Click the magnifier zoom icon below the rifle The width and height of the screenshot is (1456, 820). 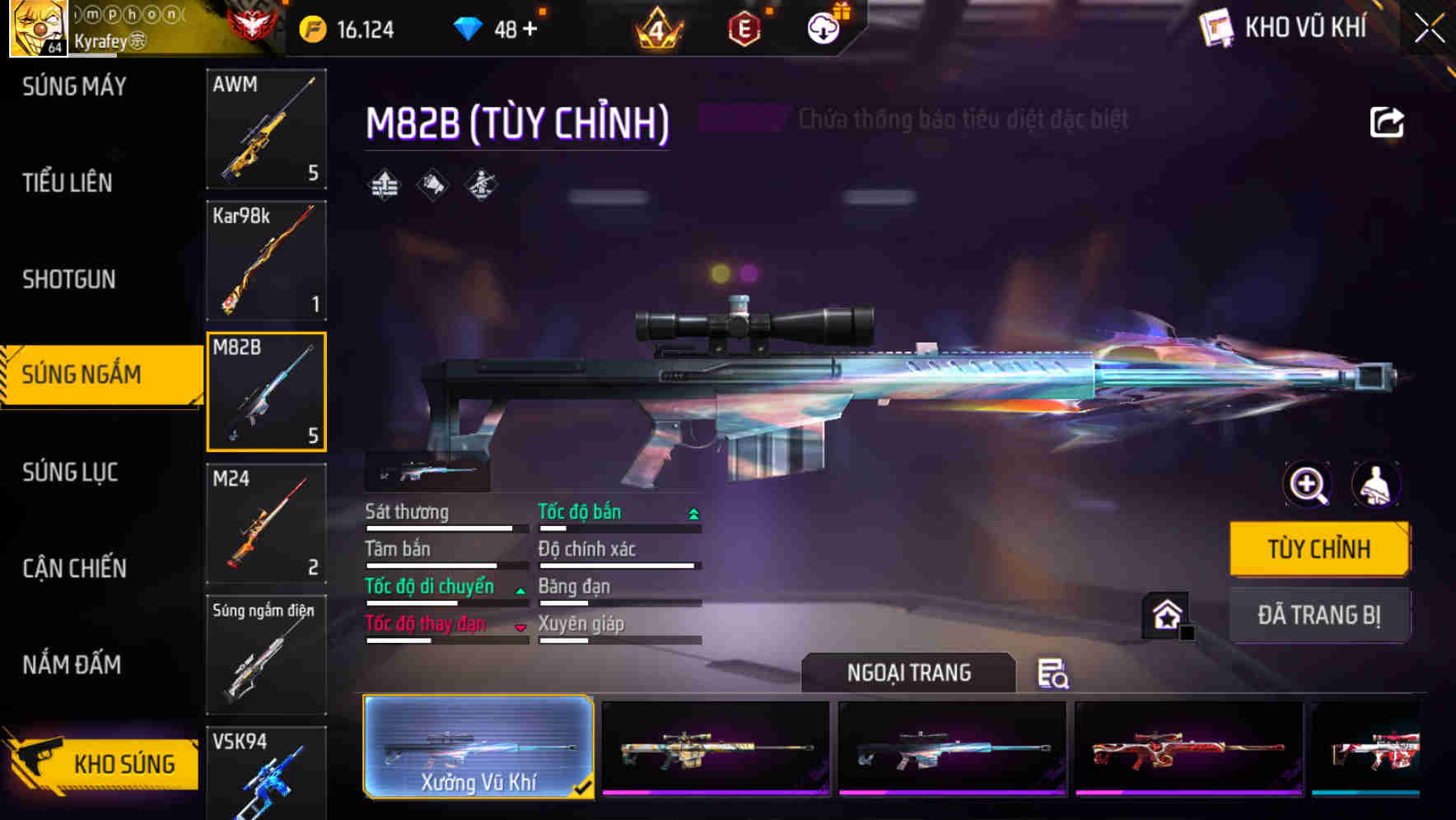click(1306, 485)
